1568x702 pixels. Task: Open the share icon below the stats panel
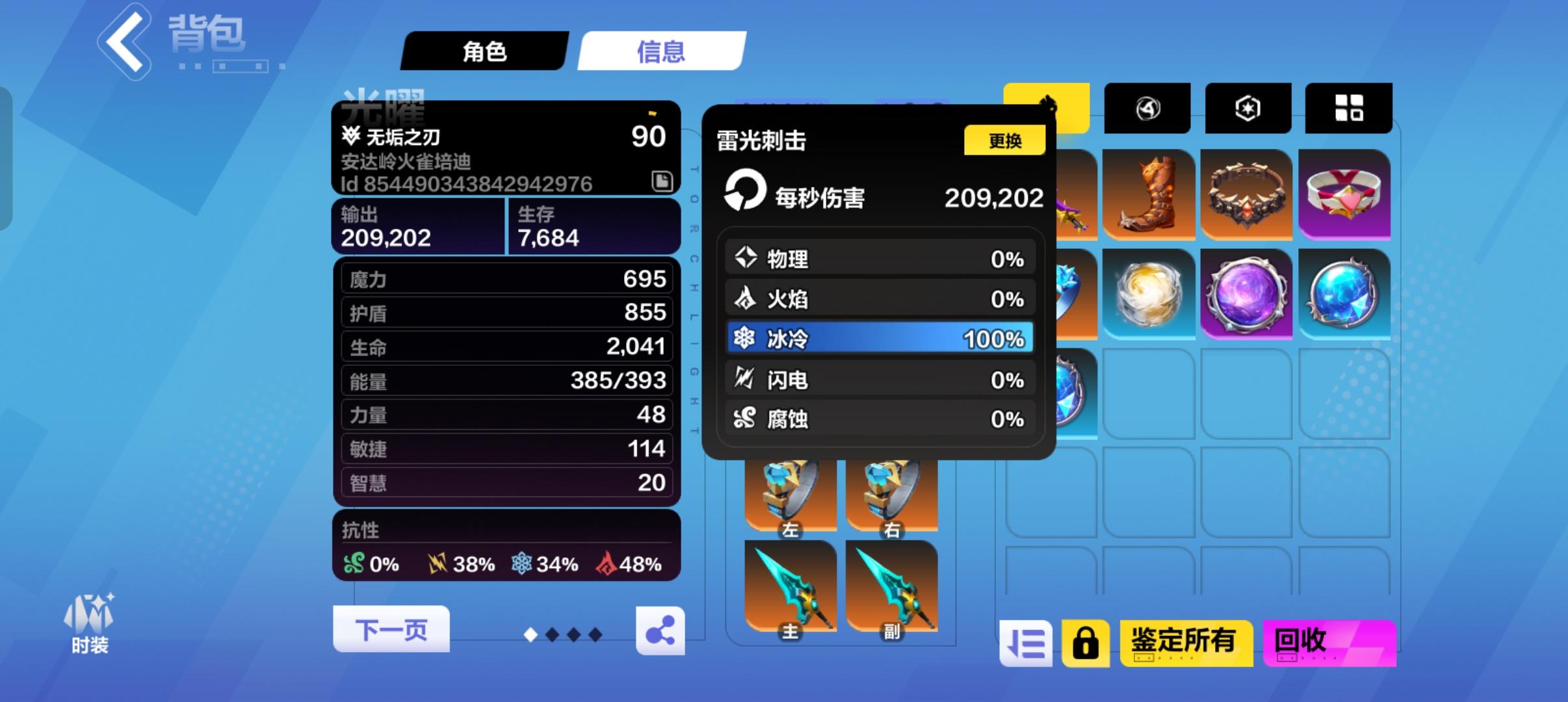(661, 630)
